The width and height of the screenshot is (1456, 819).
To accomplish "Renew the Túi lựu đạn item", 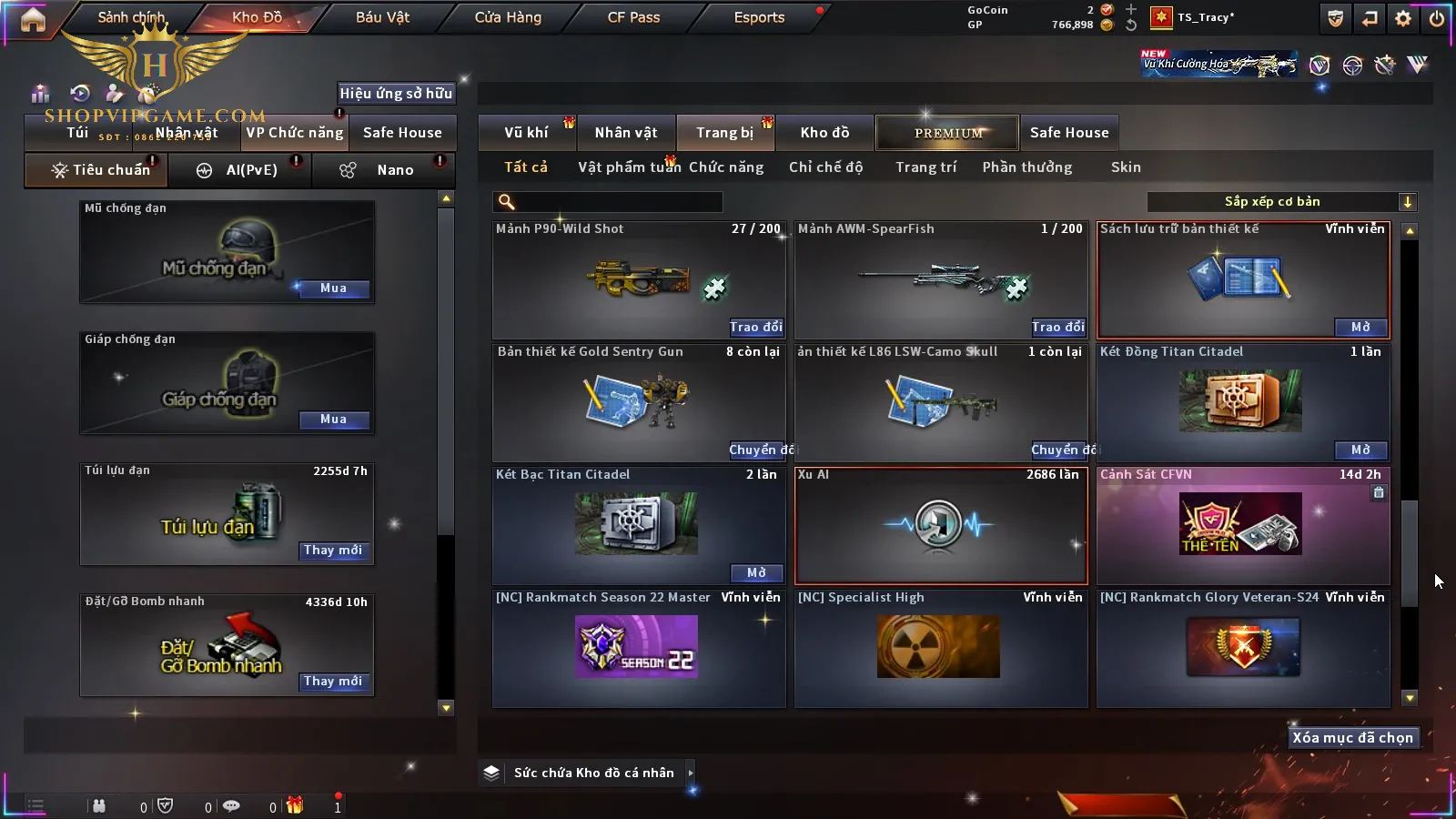I will coord(333,551).
